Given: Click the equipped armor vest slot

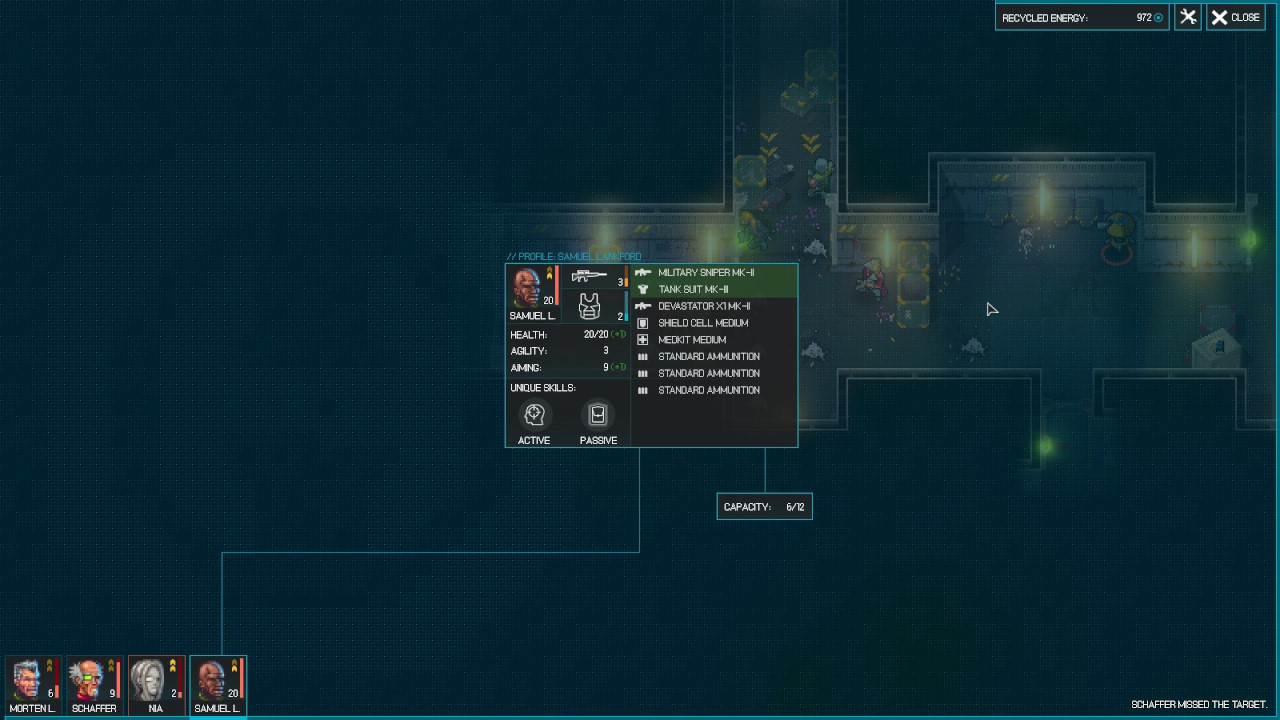Looking at the screenshot, I should point(590,306).
